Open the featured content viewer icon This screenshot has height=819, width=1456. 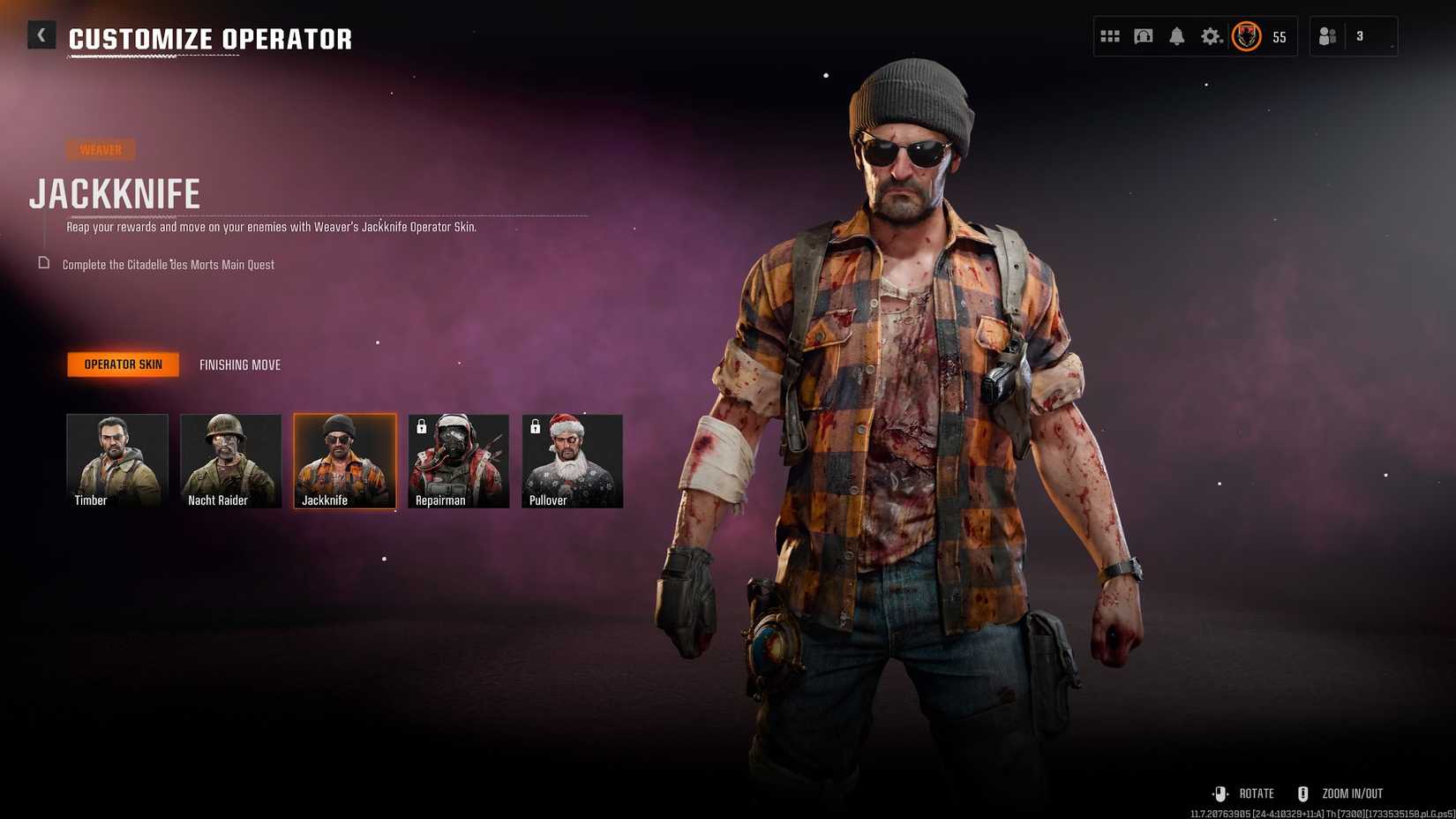click(x=1144, y=36)
